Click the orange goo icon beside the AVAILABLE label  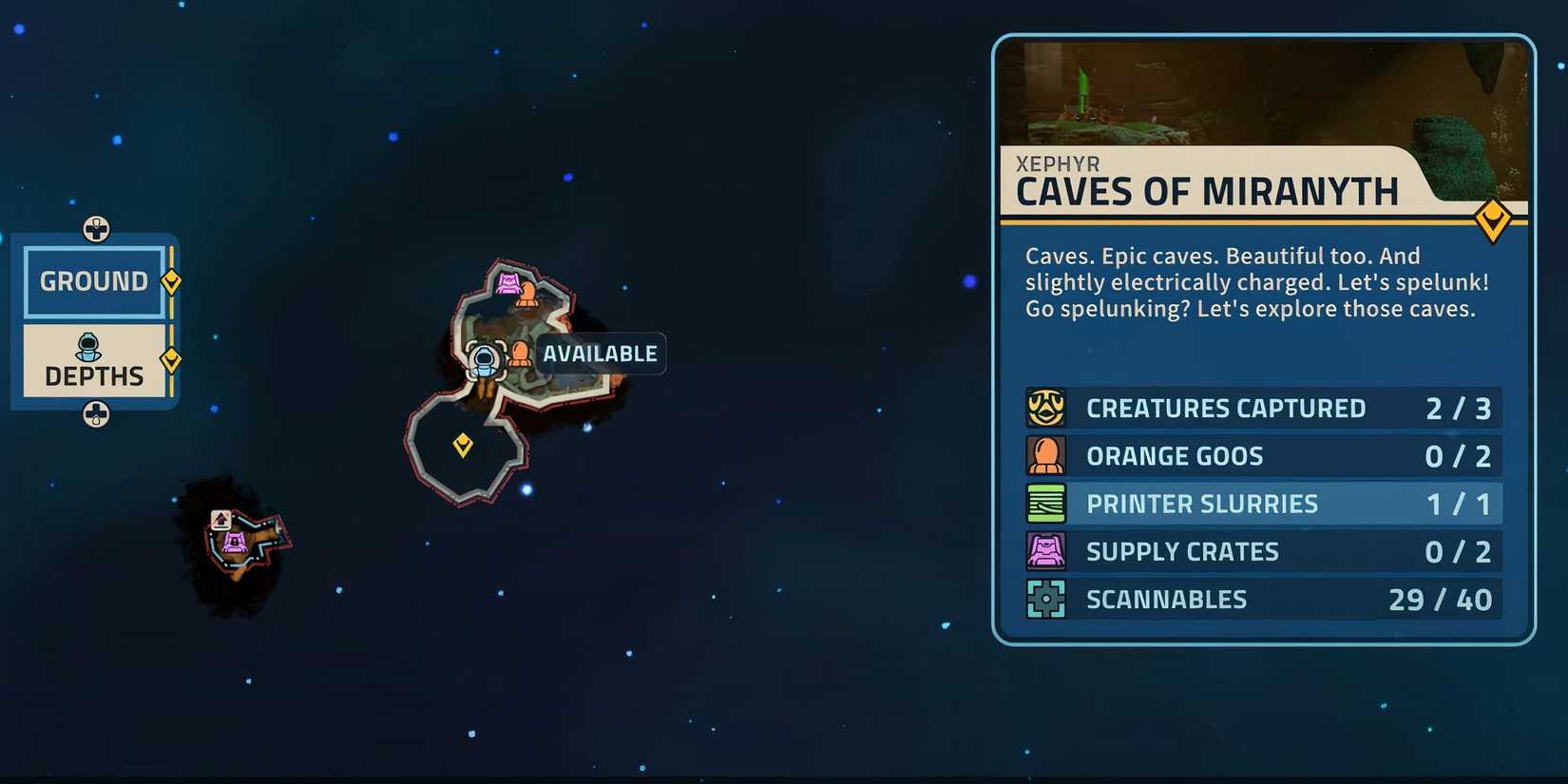[519, 353]
